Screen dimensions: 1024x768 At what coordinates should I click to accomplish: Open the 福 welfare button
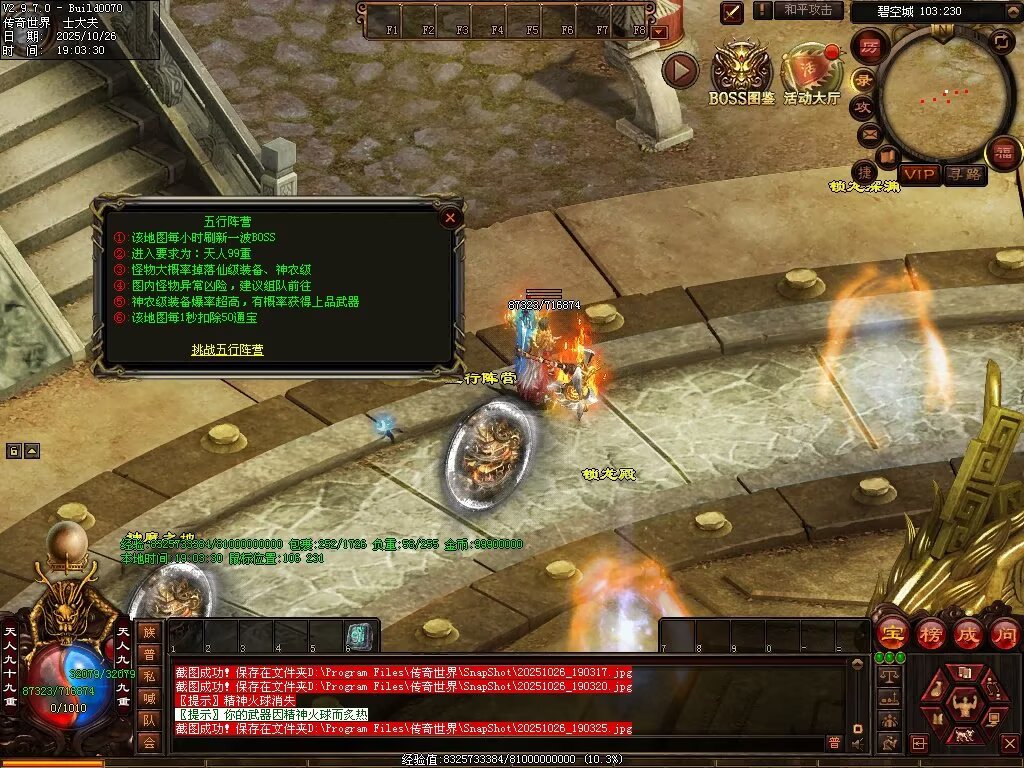pyautogui.click(x=1002, y=153)
